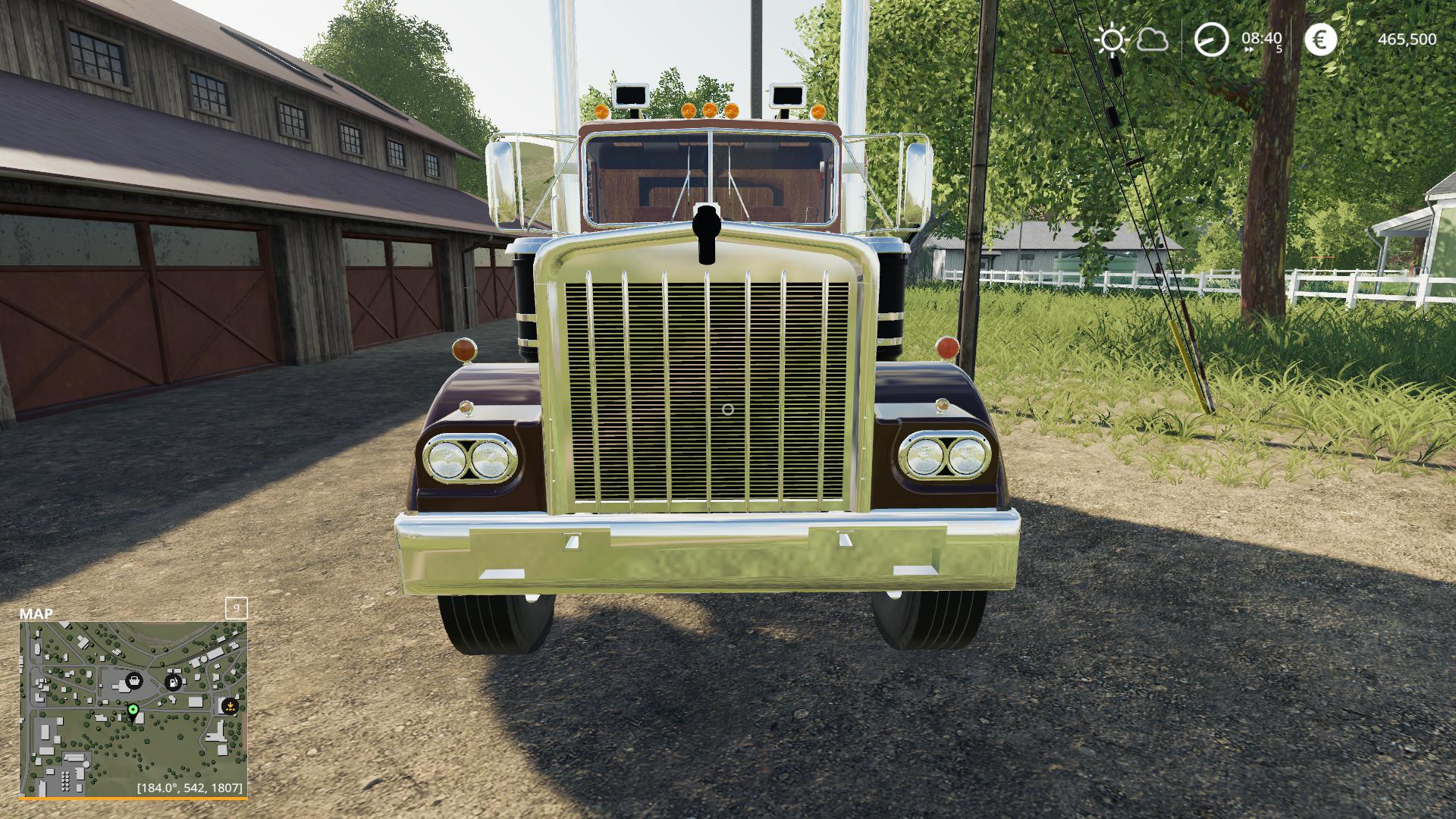Select the Euro currency icon
The height and width of the screenshot is (819, 1456).
click(x=1320, y=39)
